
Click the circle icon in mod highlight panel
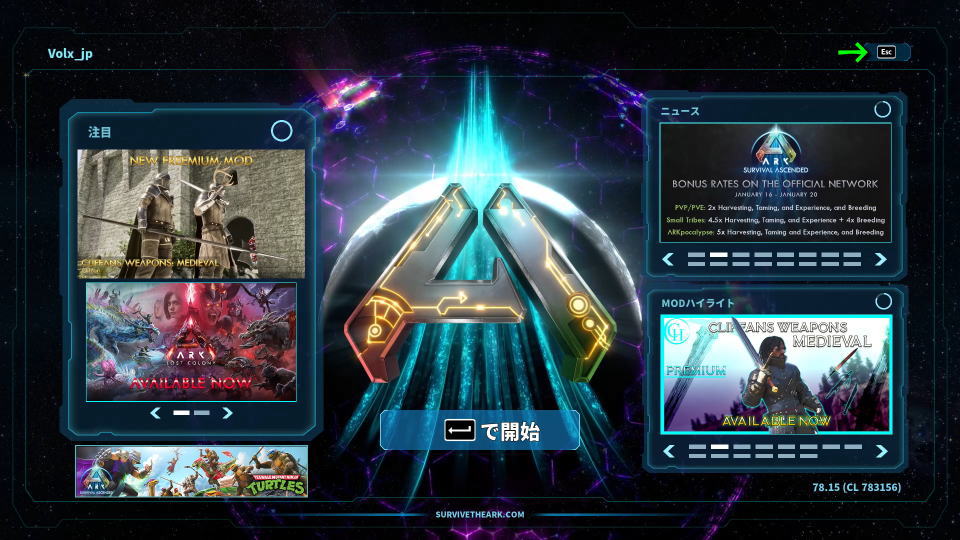click(x=882, y=301)
